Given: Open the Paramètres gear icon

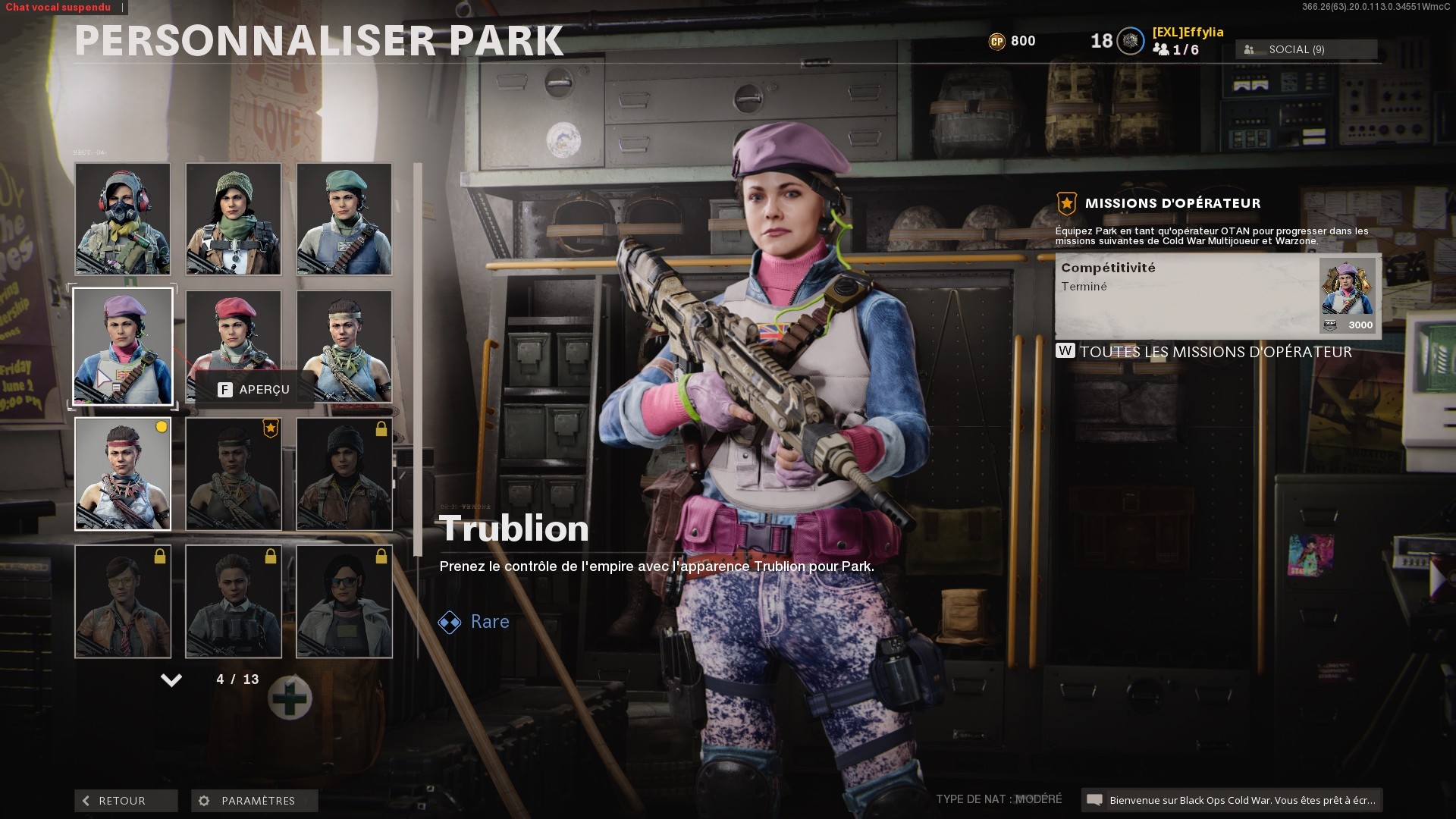Looking at the screenshot, I should tap(202, 801).
